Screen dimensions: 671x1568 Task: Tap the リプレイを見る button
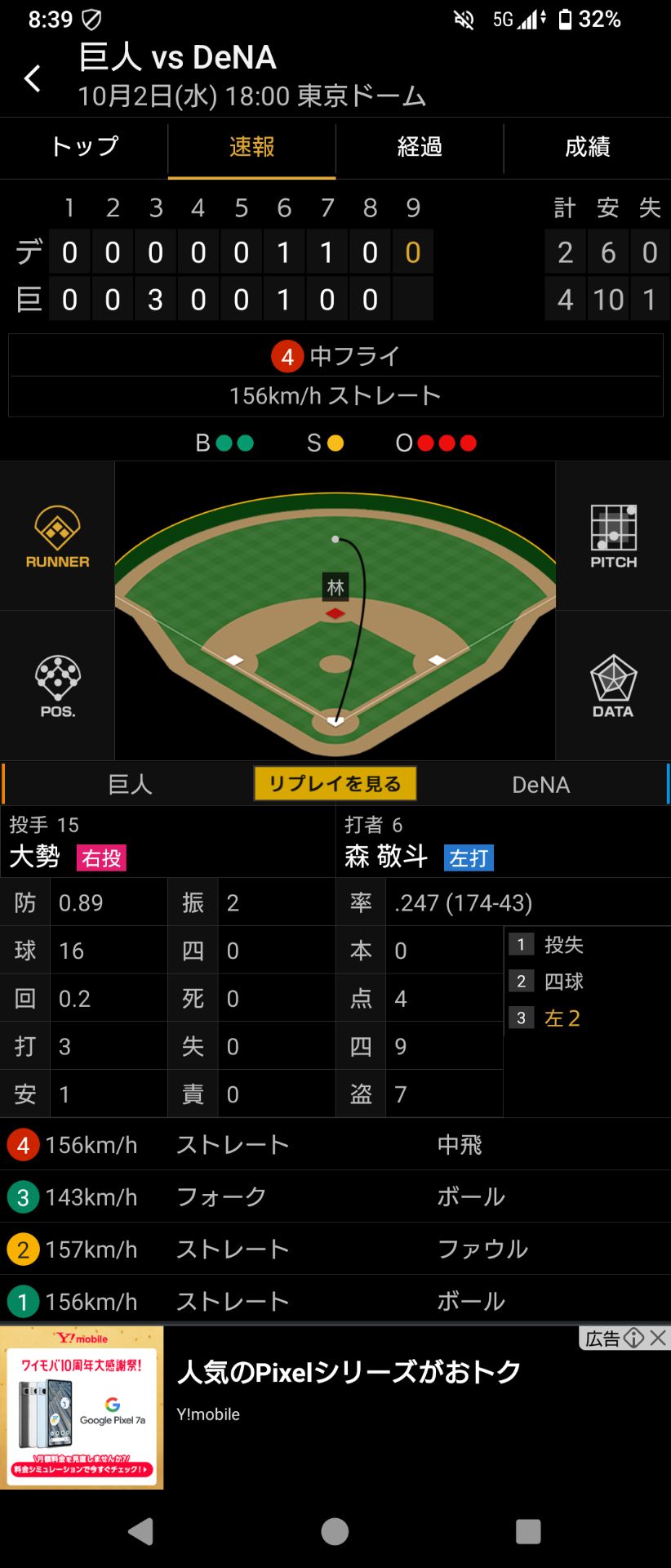click(335, 784)
